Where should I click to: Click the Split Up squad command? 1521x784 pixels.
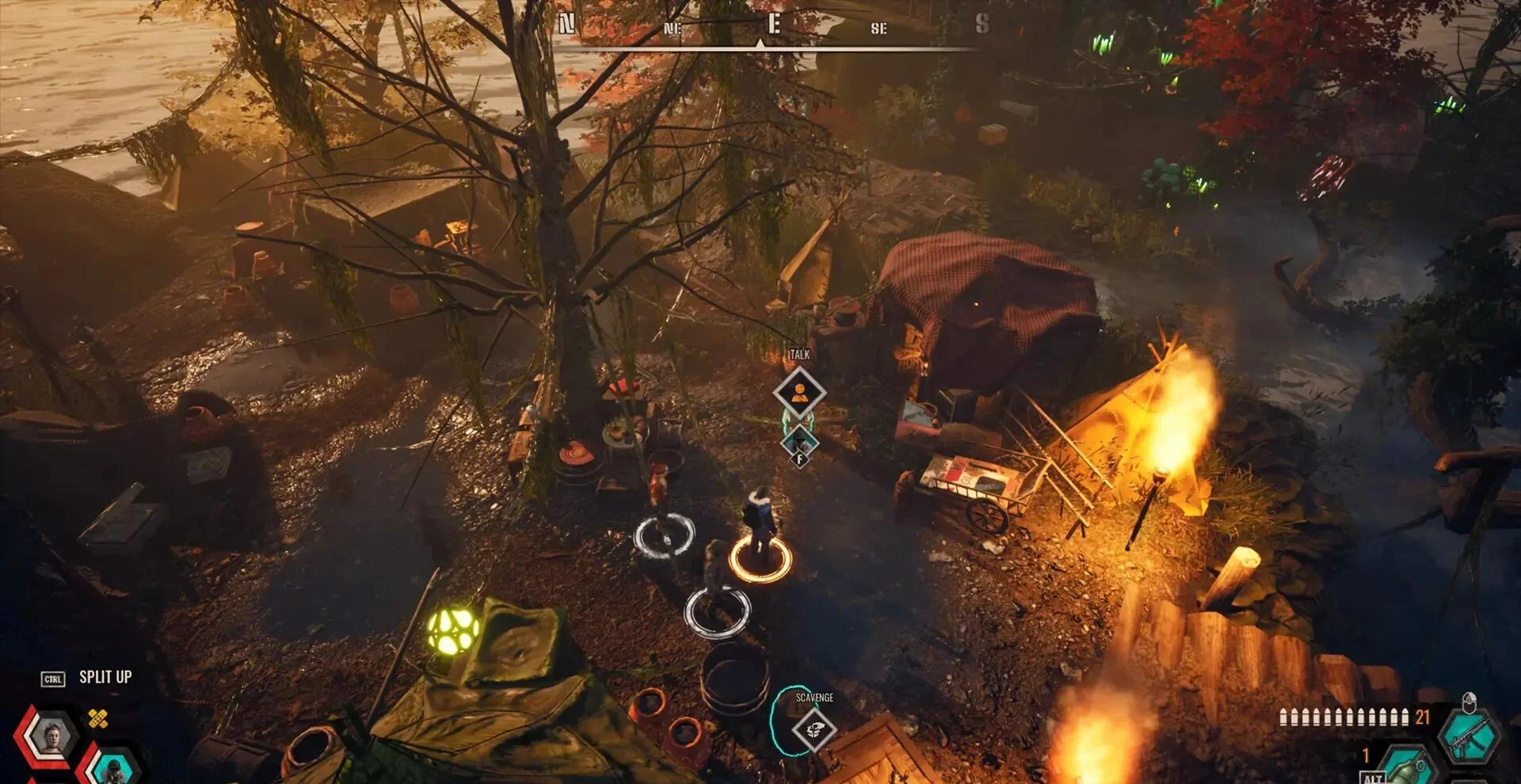coord(105,678)
